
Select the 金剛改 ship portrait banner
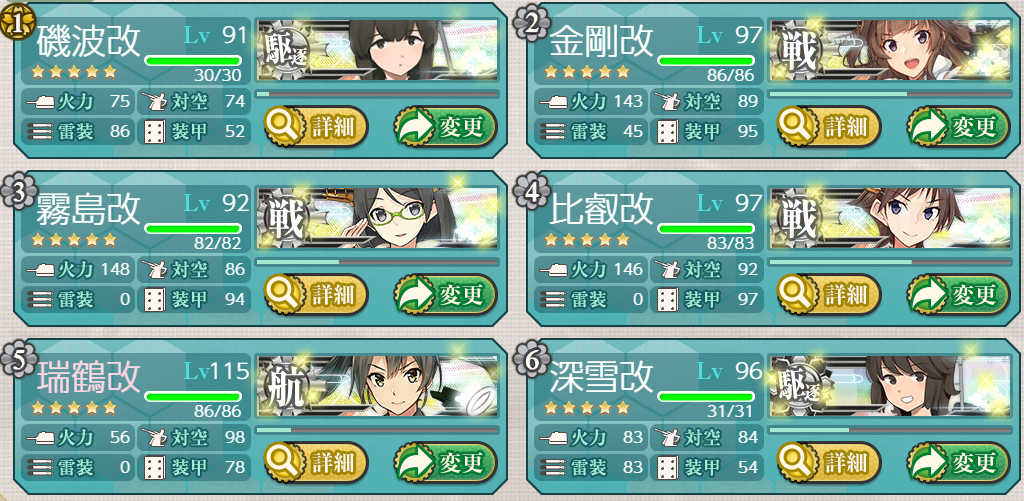tap(890, 50)
